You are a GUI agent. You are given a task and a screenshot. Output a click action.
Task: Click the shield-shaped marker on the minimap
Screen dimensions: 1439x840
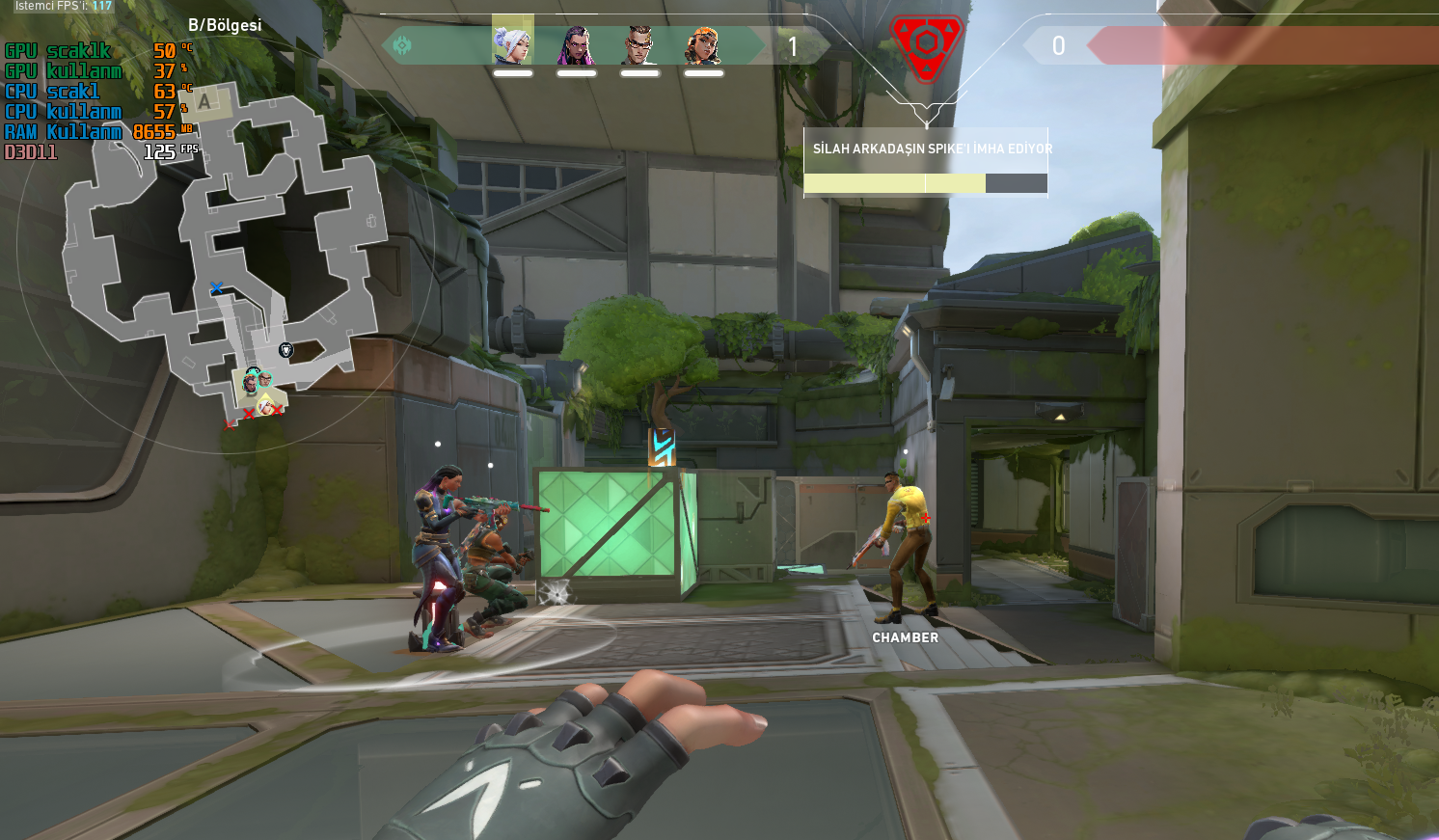[285, 349]
